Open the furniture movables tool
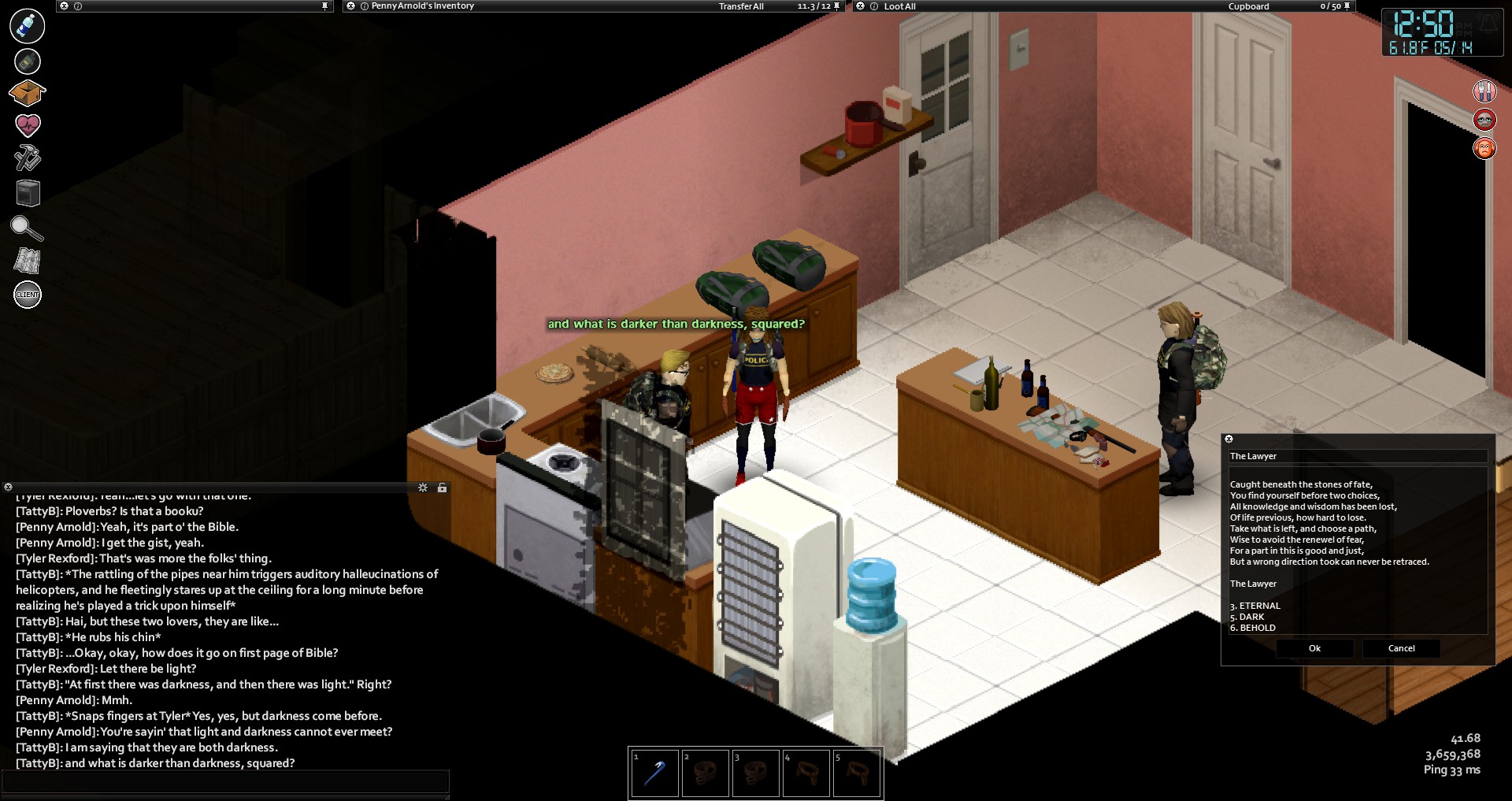The height and width of the screenshot is (801, 1512). coord(28,193)
